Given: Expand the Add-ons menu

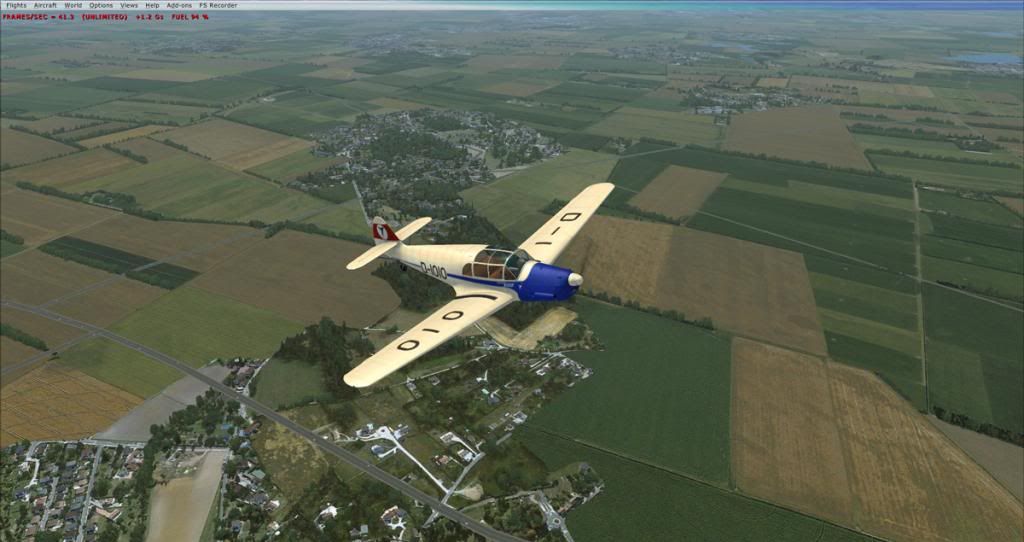Looking at the screenshot, I should point(178,5).
